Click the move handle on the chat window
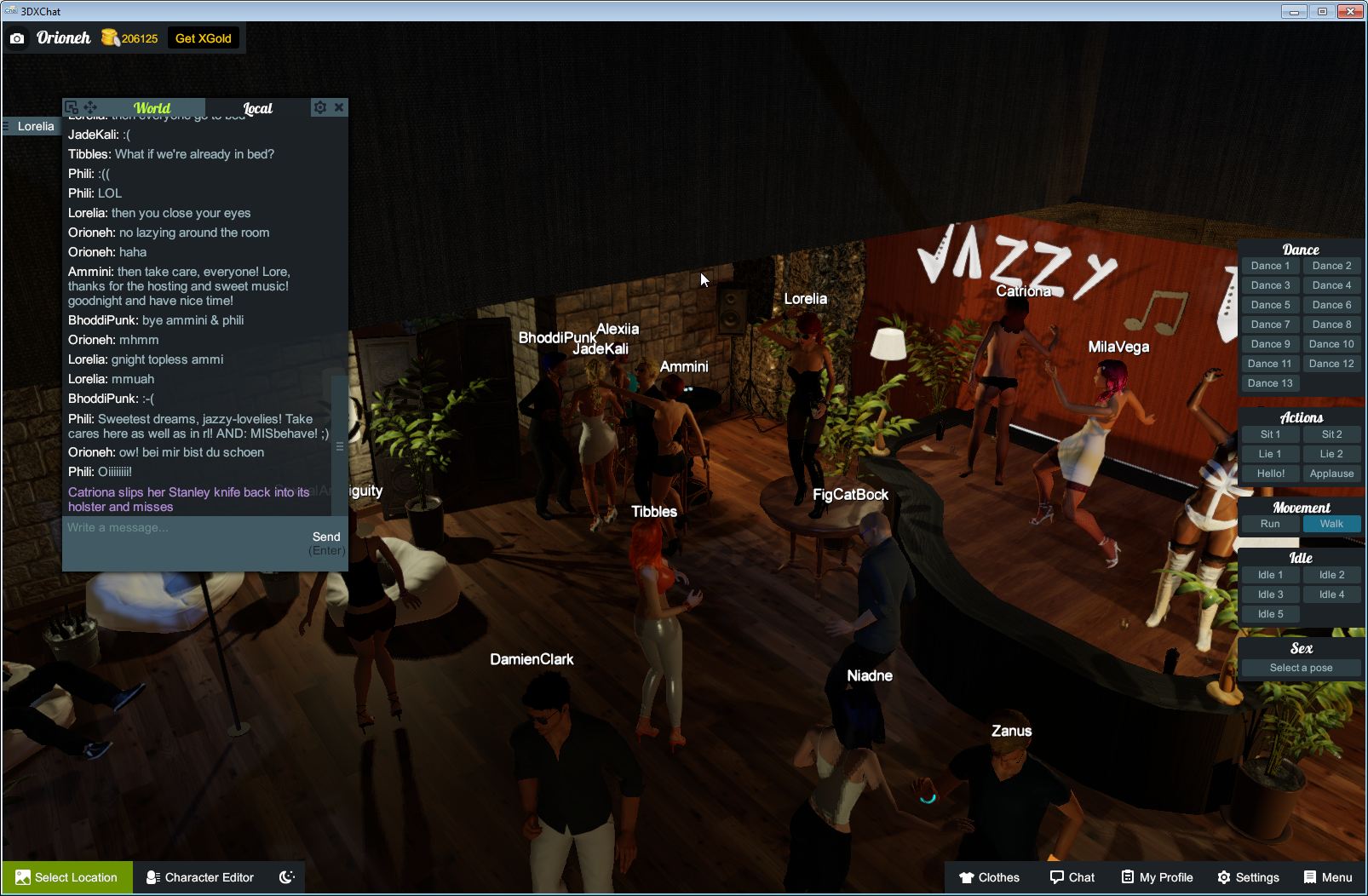1368x896 pixels. (x=89, y=106)
